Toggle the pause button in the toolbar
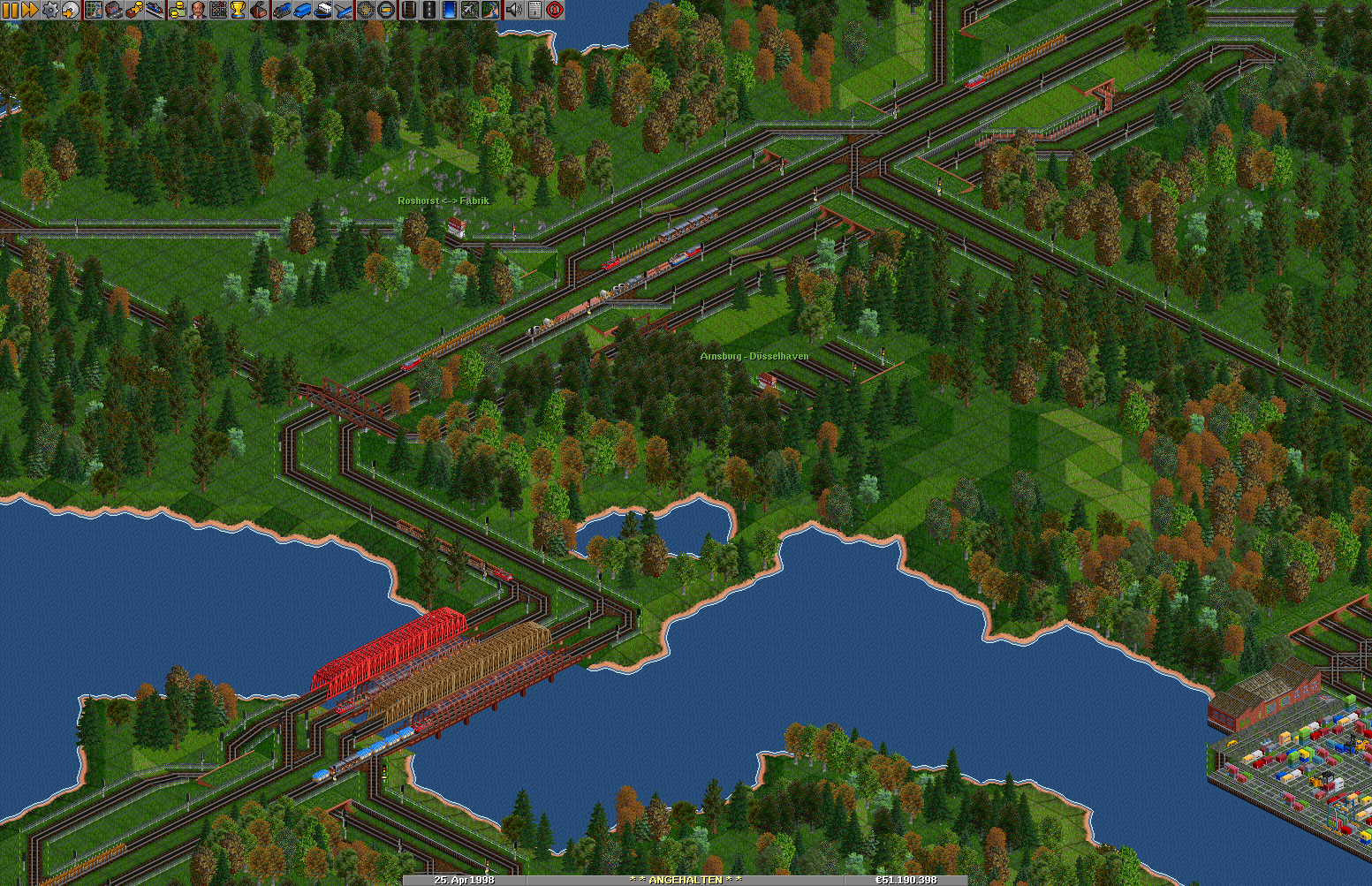Screen dimensions: 1372x886 pyautogui.click(x=10, y=10)
